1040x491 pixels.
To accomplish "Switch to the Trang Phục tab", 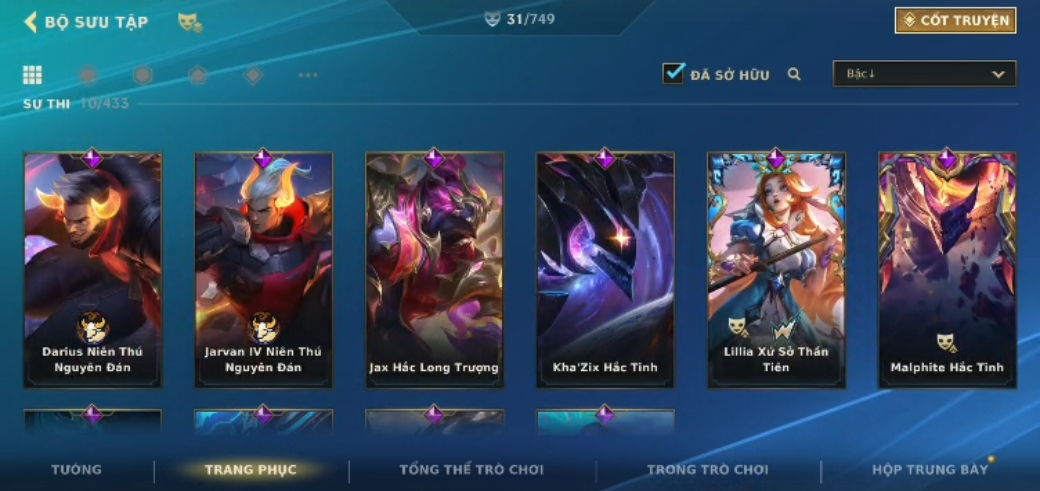I will 250,470.
